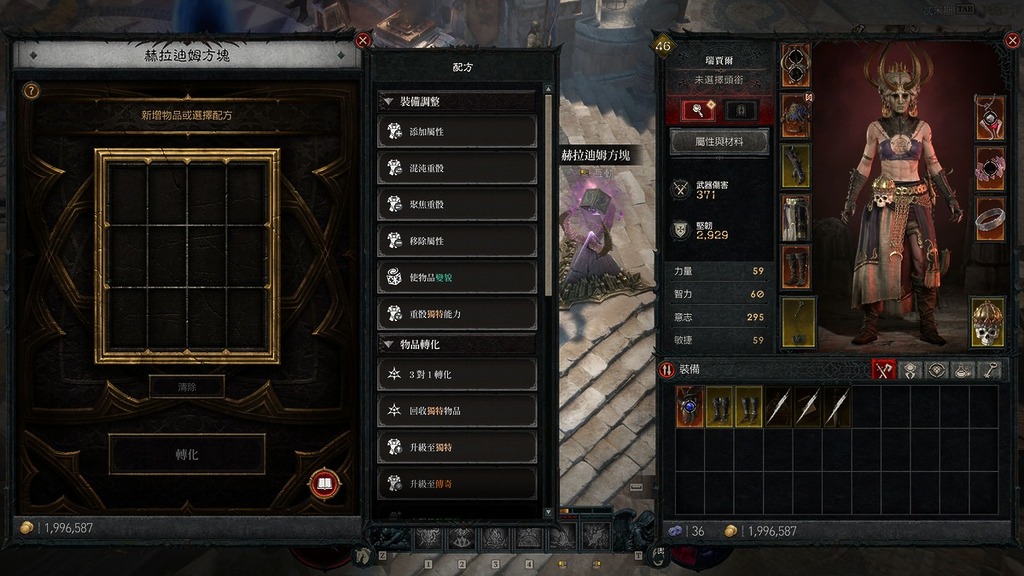1024x576 pixels.
Task: Close the character inventory panel
Action: pos(1013,41)
